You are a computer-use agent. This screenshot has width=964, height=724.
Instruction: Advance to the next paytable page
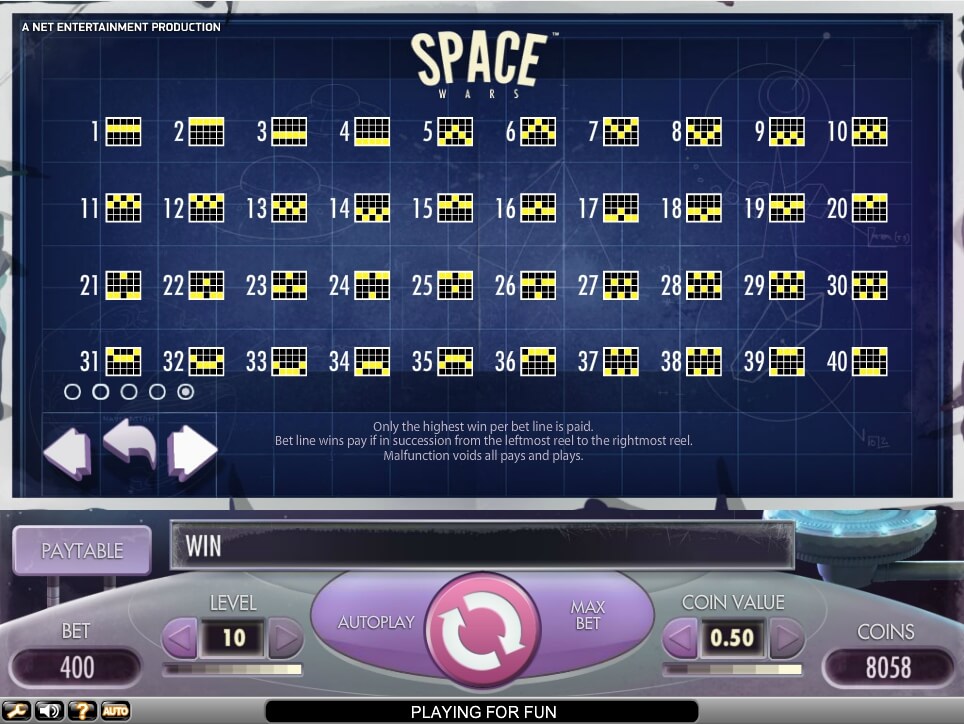coord(192,452)
